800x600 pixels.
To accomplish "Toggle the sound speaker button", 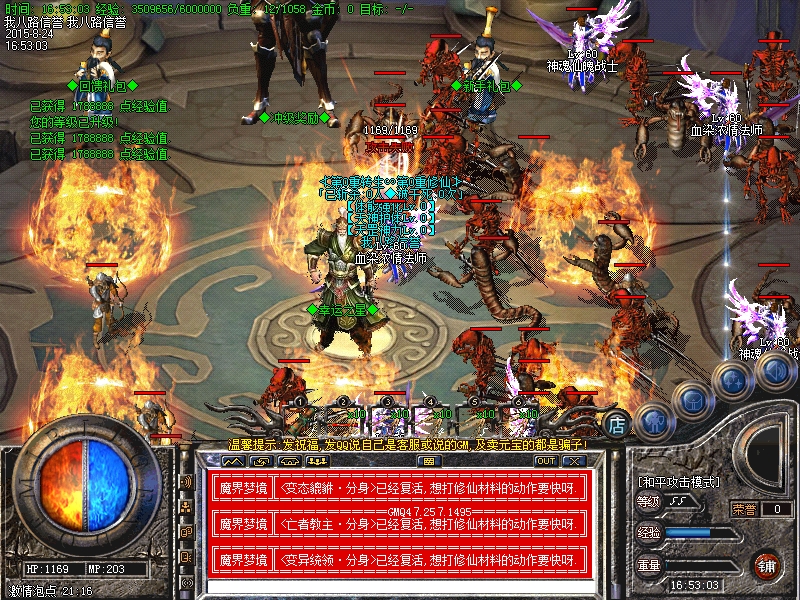I will coord(773,371).
